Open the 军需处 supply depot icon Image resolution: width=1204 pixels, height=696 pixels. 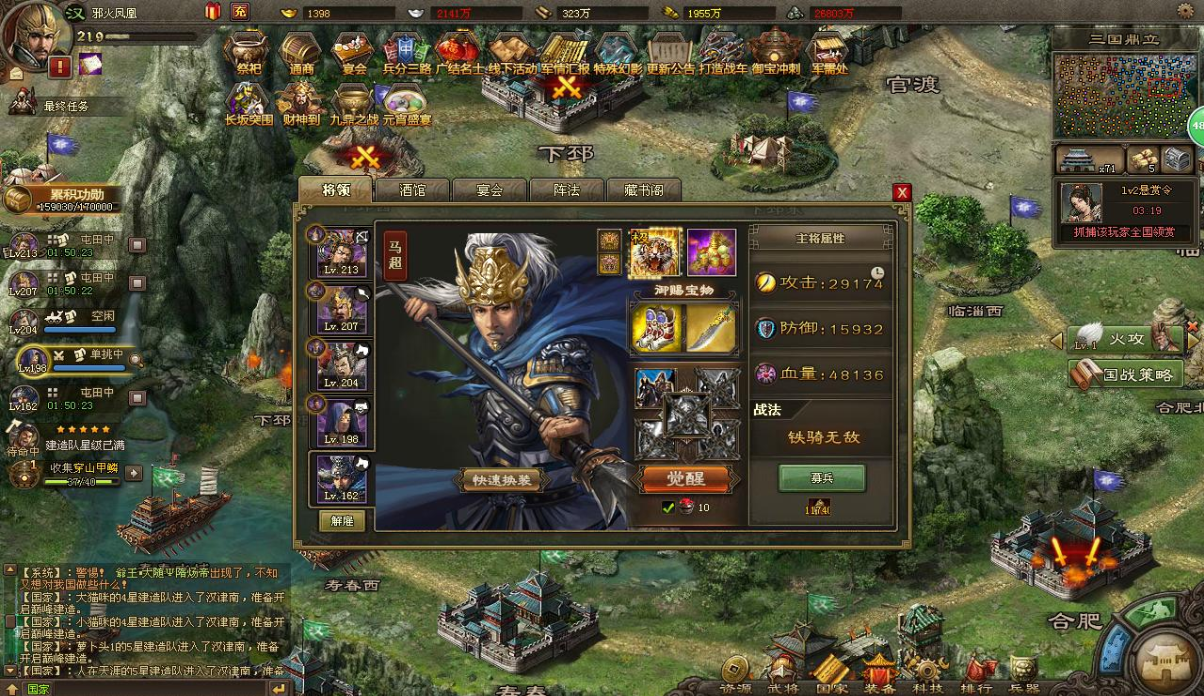(828, 52)
